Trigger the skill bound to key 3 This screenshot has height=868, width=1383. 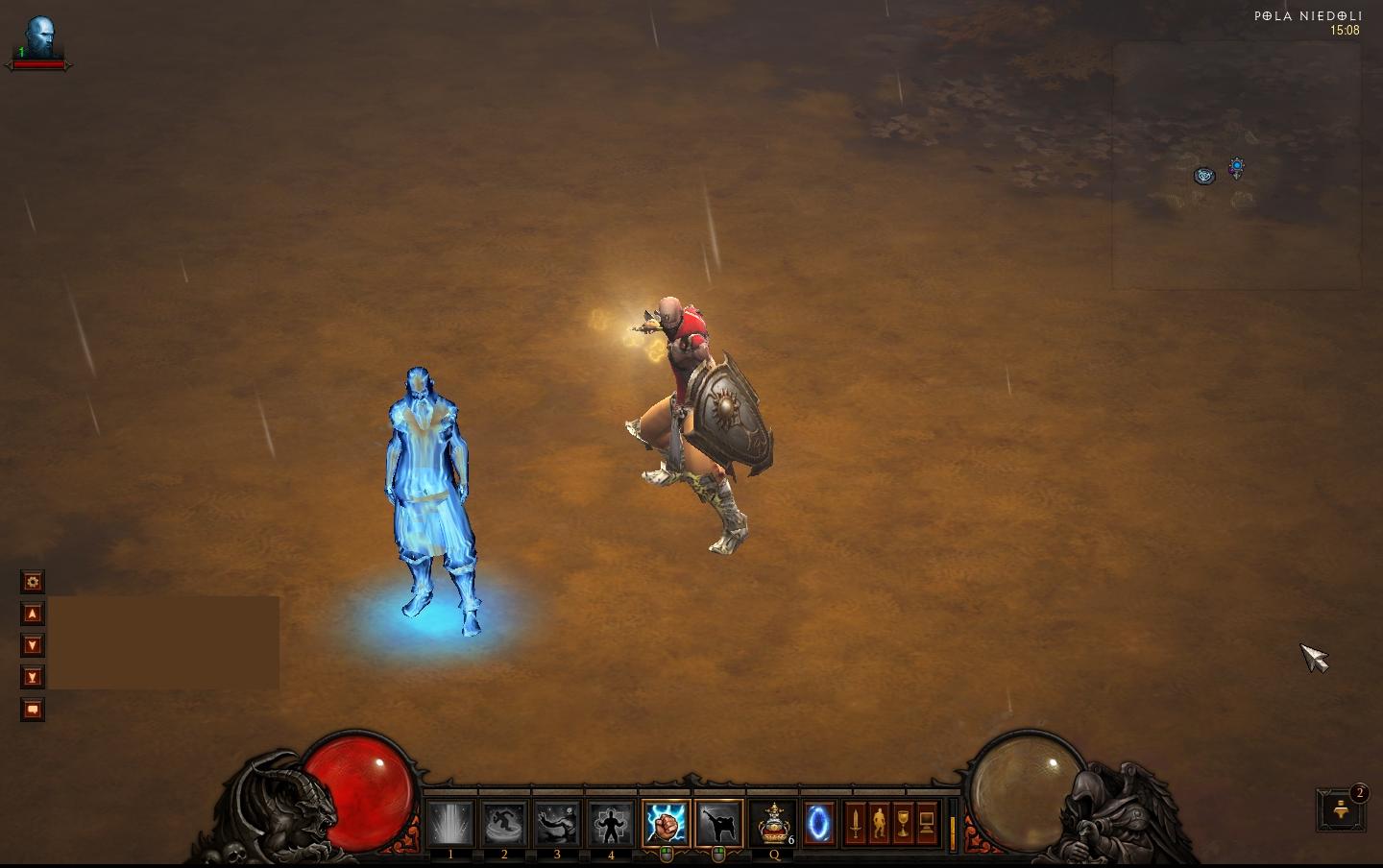[x=557, y=824]
